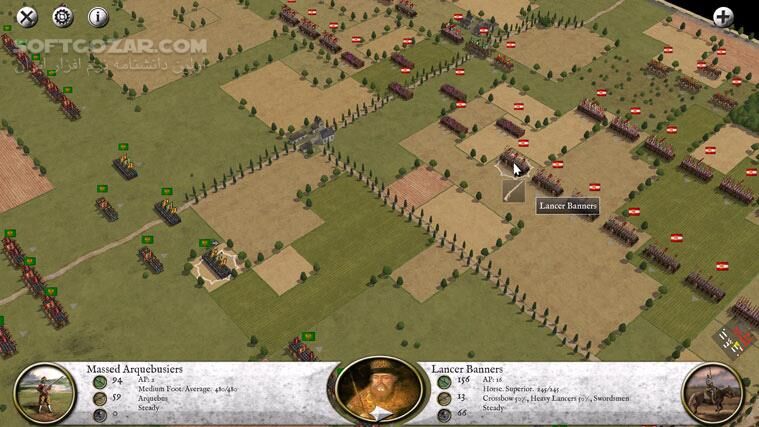This screenshot has height=427, width=759.
Task: Show the info panel via the i button
Action: tap(98, 16)
